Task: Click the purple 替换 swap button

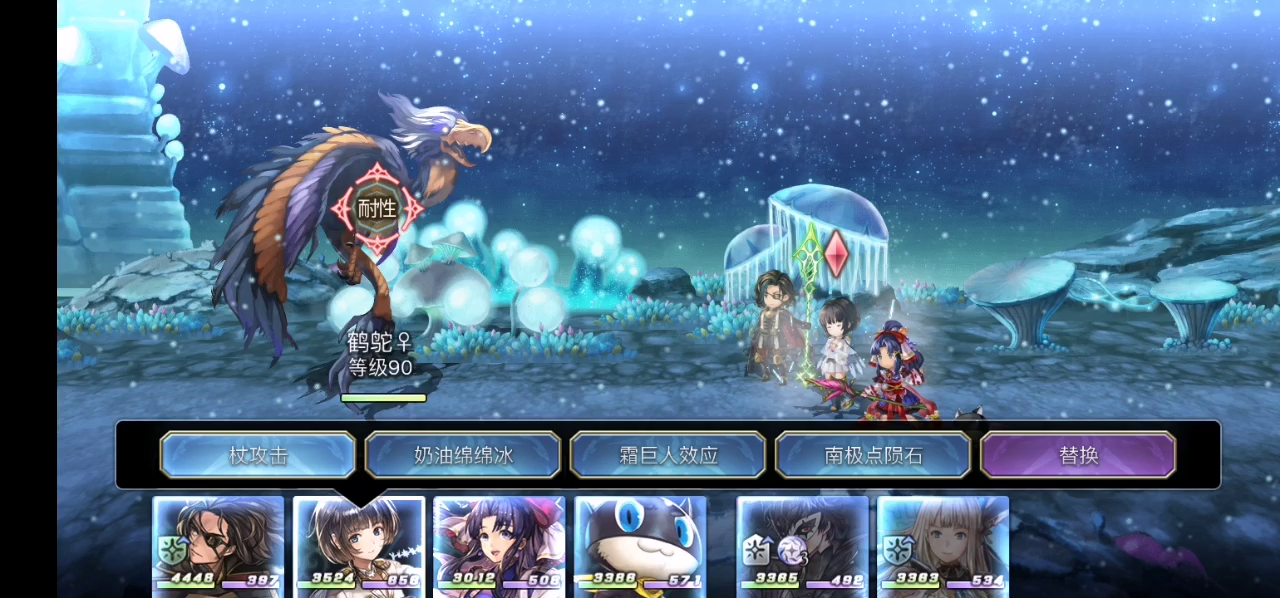Action: click(x=1078, y=455)
